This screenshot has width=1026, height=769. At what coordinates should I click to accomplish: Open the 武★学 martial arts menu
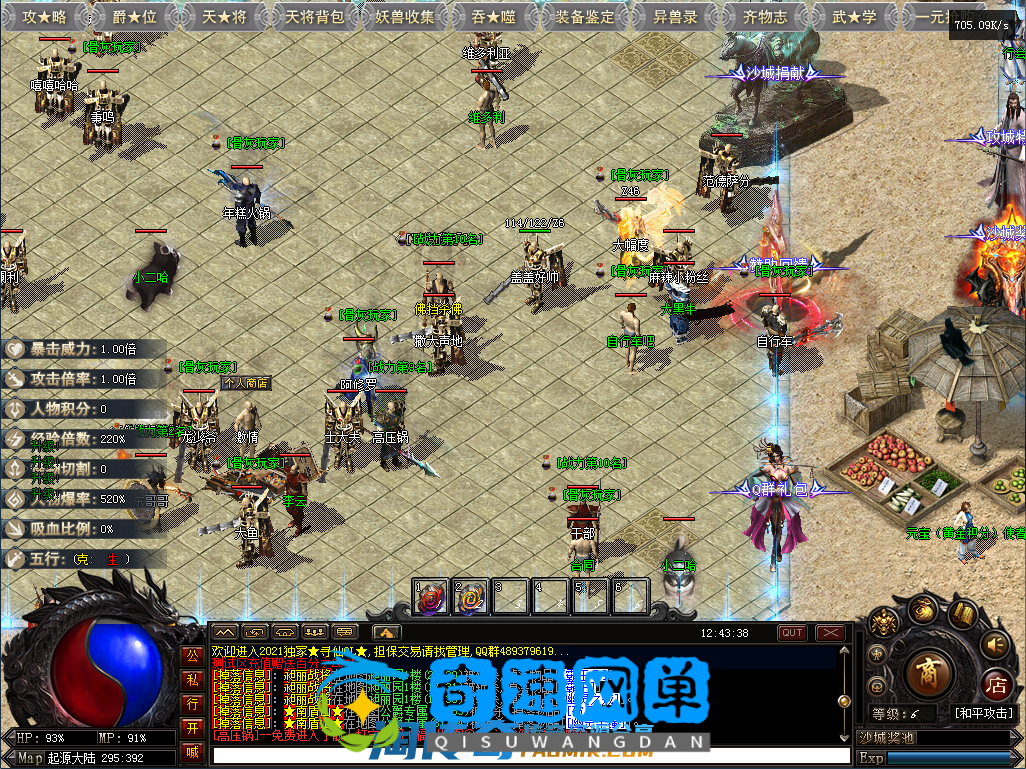click(855, 16)
